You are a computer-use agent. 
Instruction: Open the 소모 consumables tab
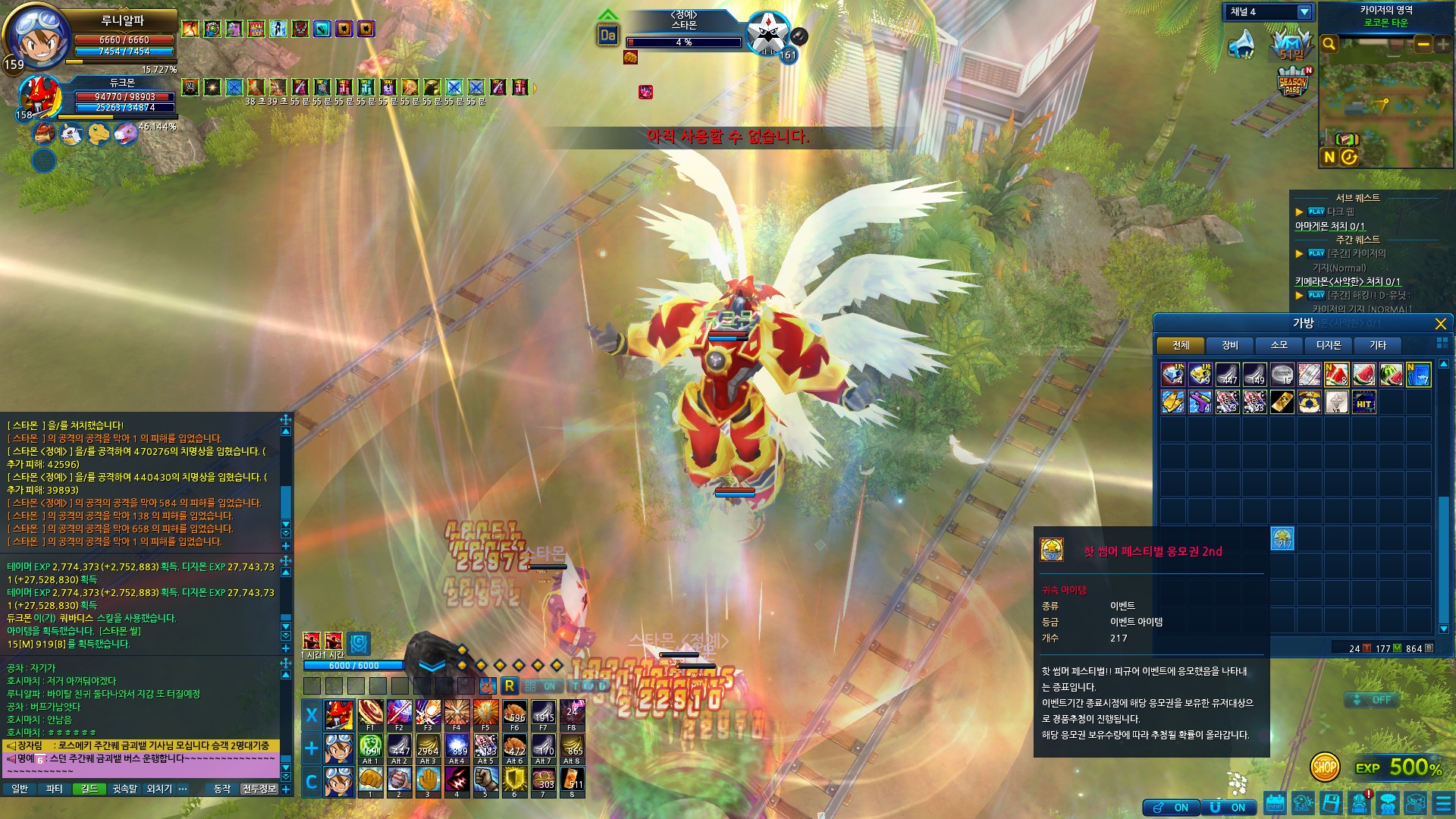point(1279,346)
